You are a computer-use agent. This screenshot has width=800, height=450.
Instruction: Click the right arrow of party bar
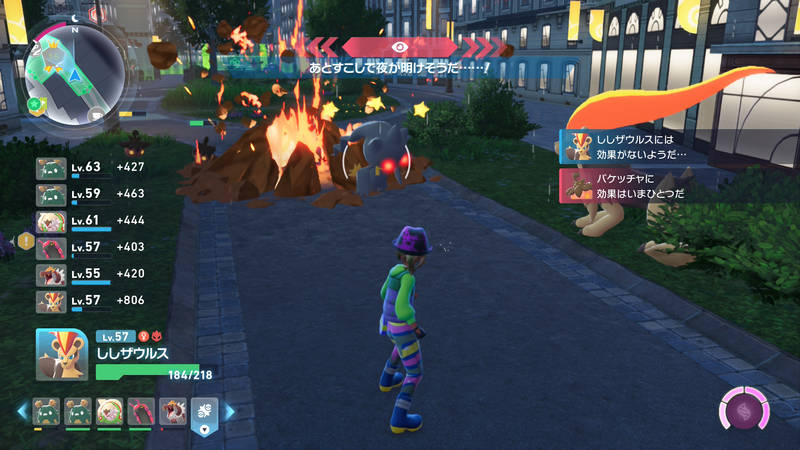pos(229,412)
